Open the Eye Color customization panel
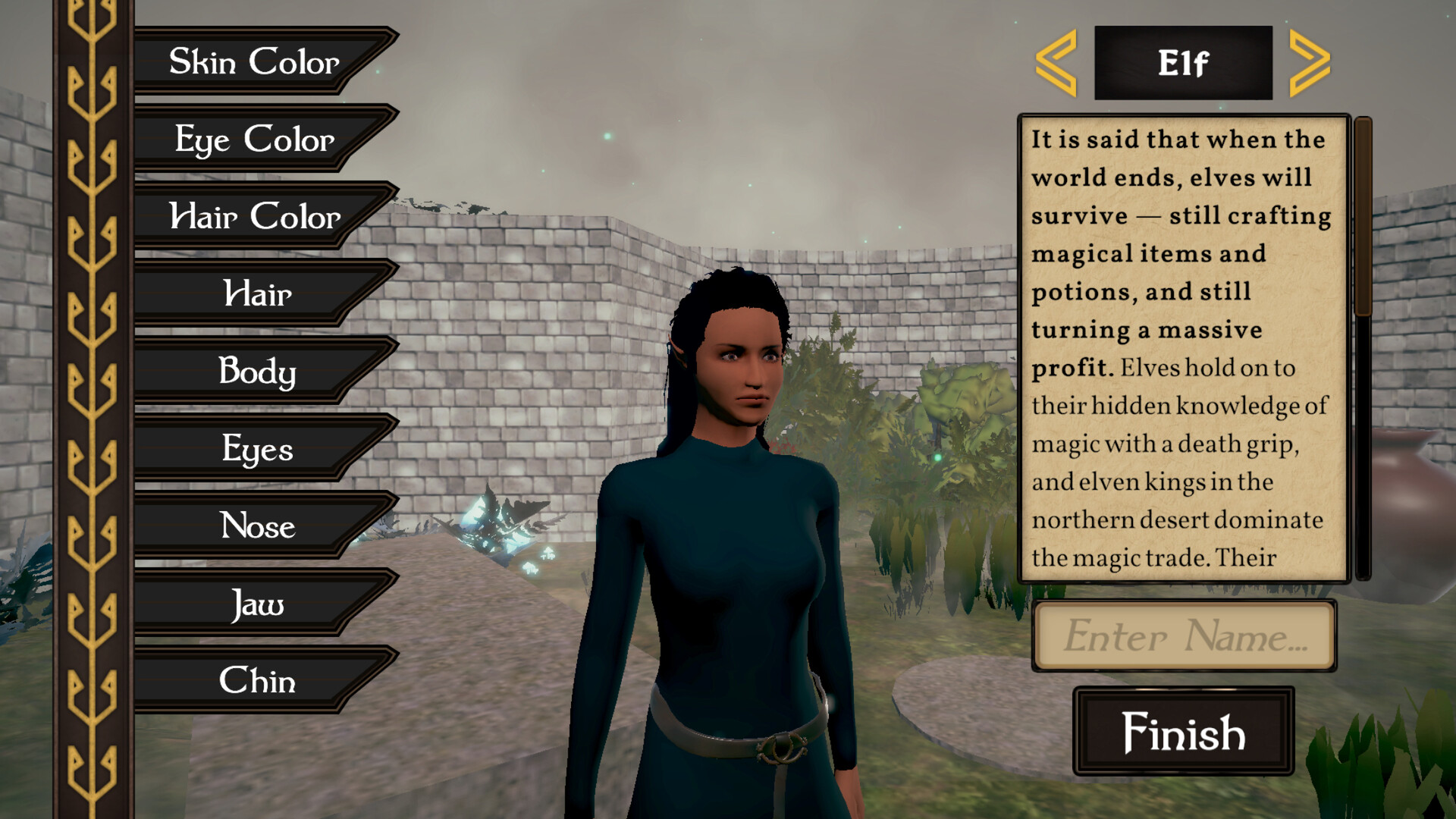The image size is (1456, 819). pyautogui.click(x=254, y=140)
